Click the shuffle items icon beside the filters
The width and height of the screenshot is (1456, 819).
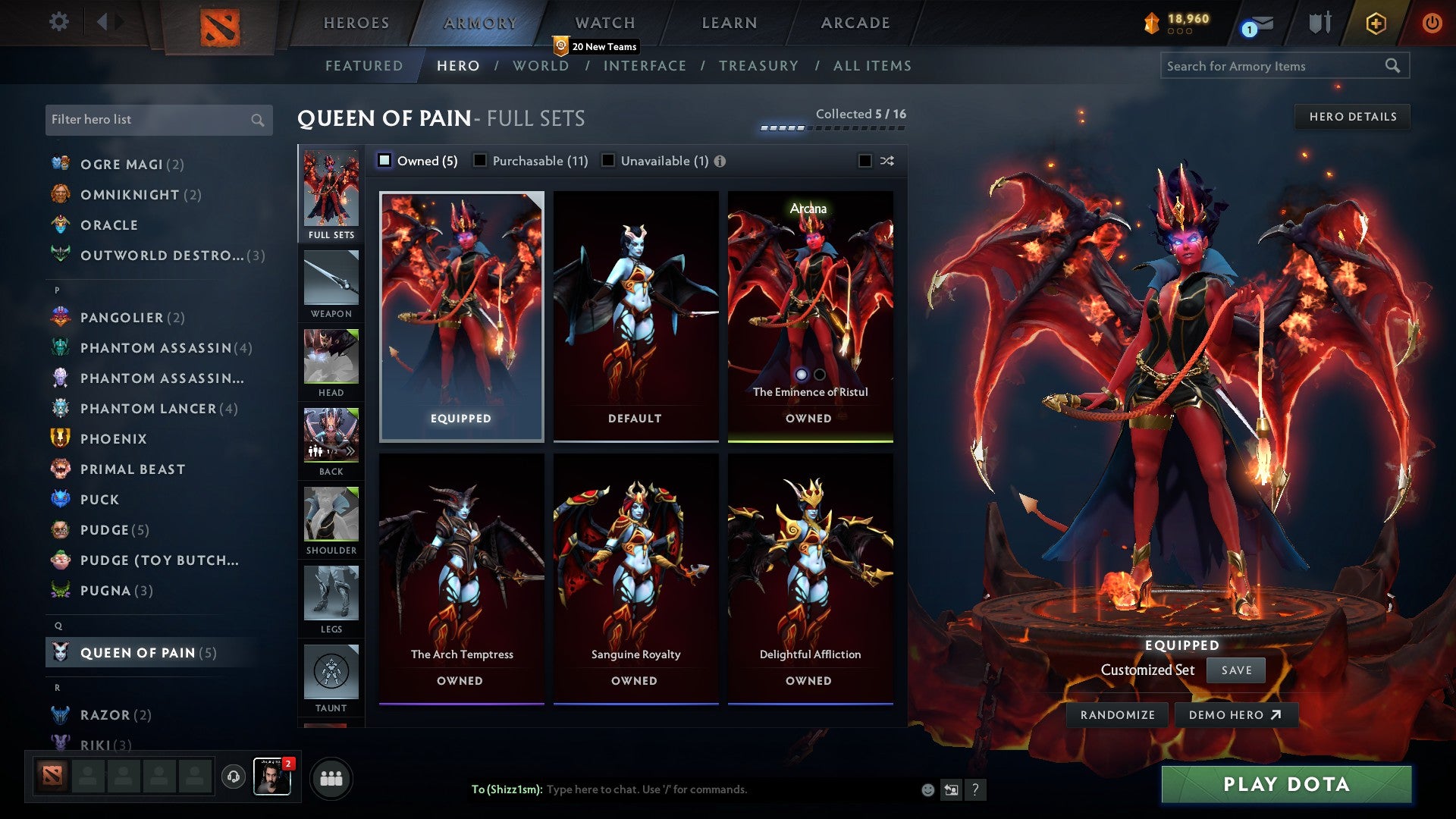886,161
